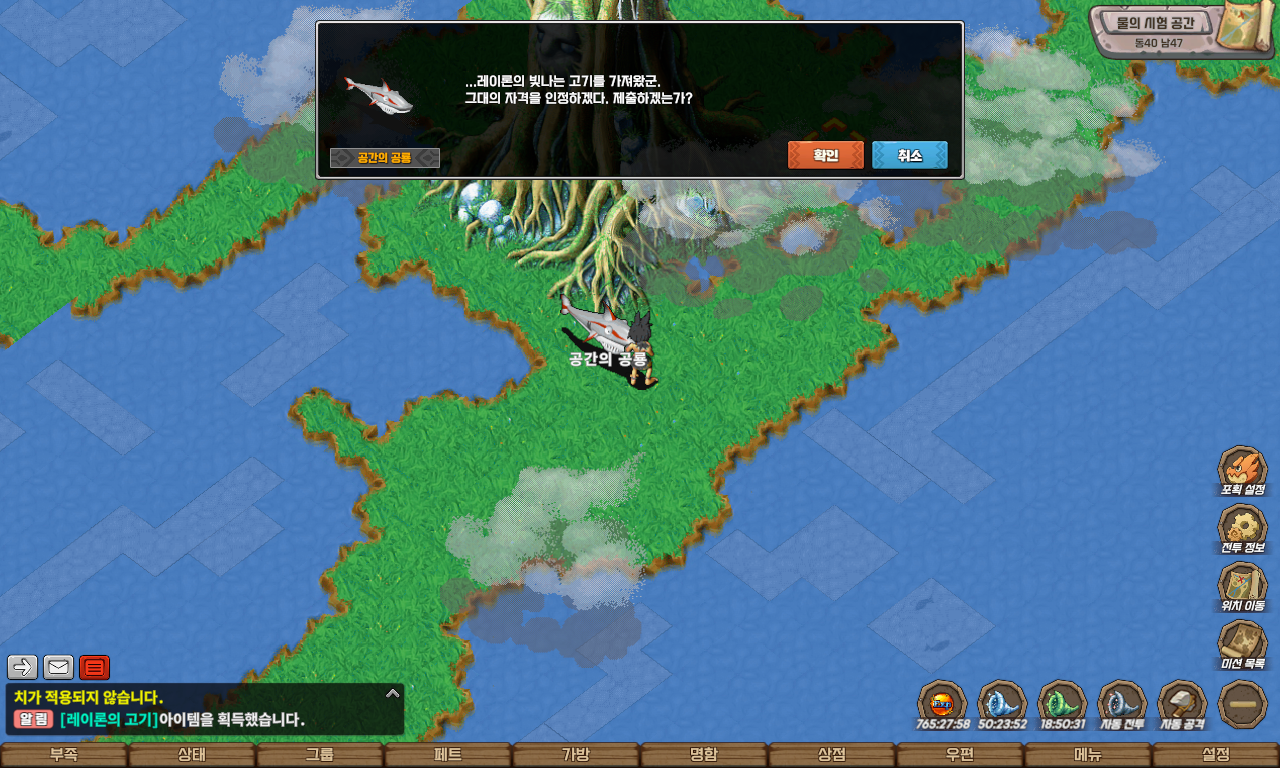
Task: Open the envelope mail button above chat
Action: (58, 667)
